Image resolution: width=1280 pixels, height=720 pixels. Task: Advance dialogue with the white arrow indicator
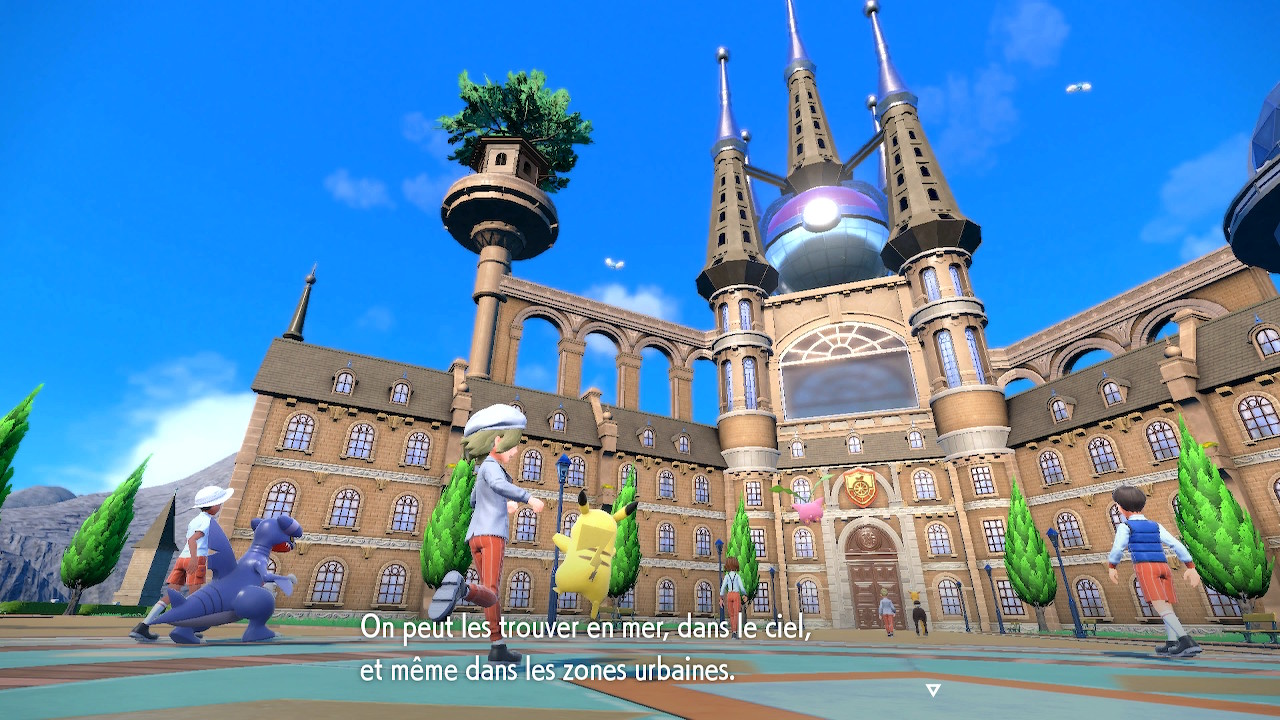(x=933, y=689)
